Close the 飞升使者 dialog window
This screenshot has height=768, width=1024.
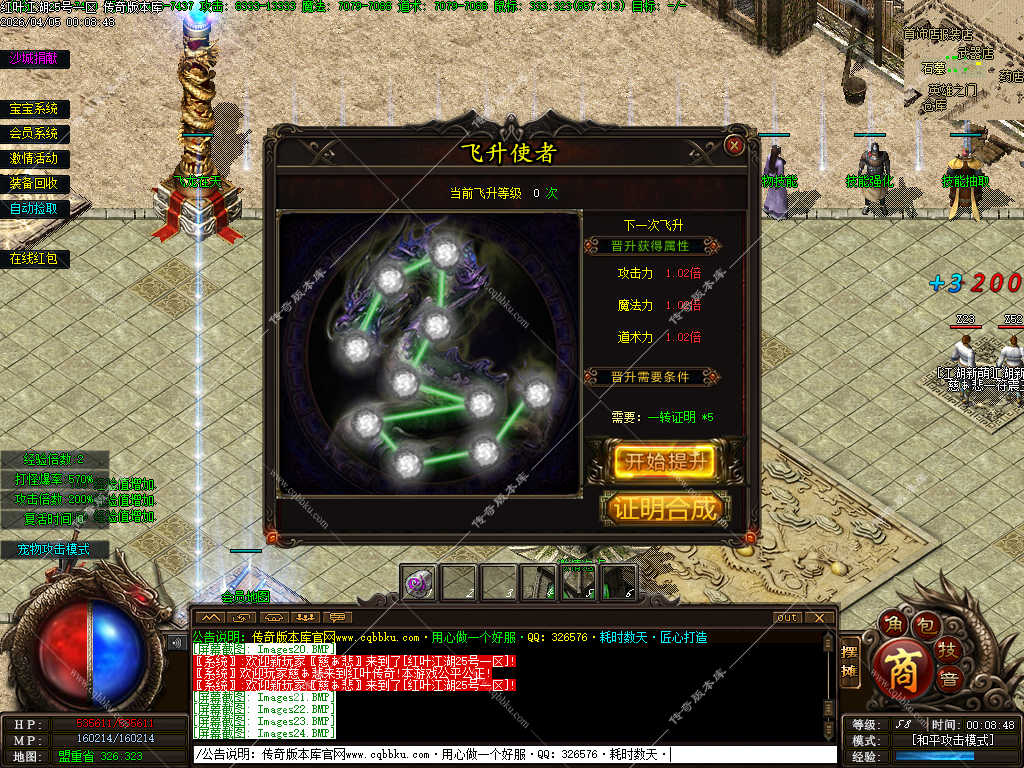[x=735, y=146]
